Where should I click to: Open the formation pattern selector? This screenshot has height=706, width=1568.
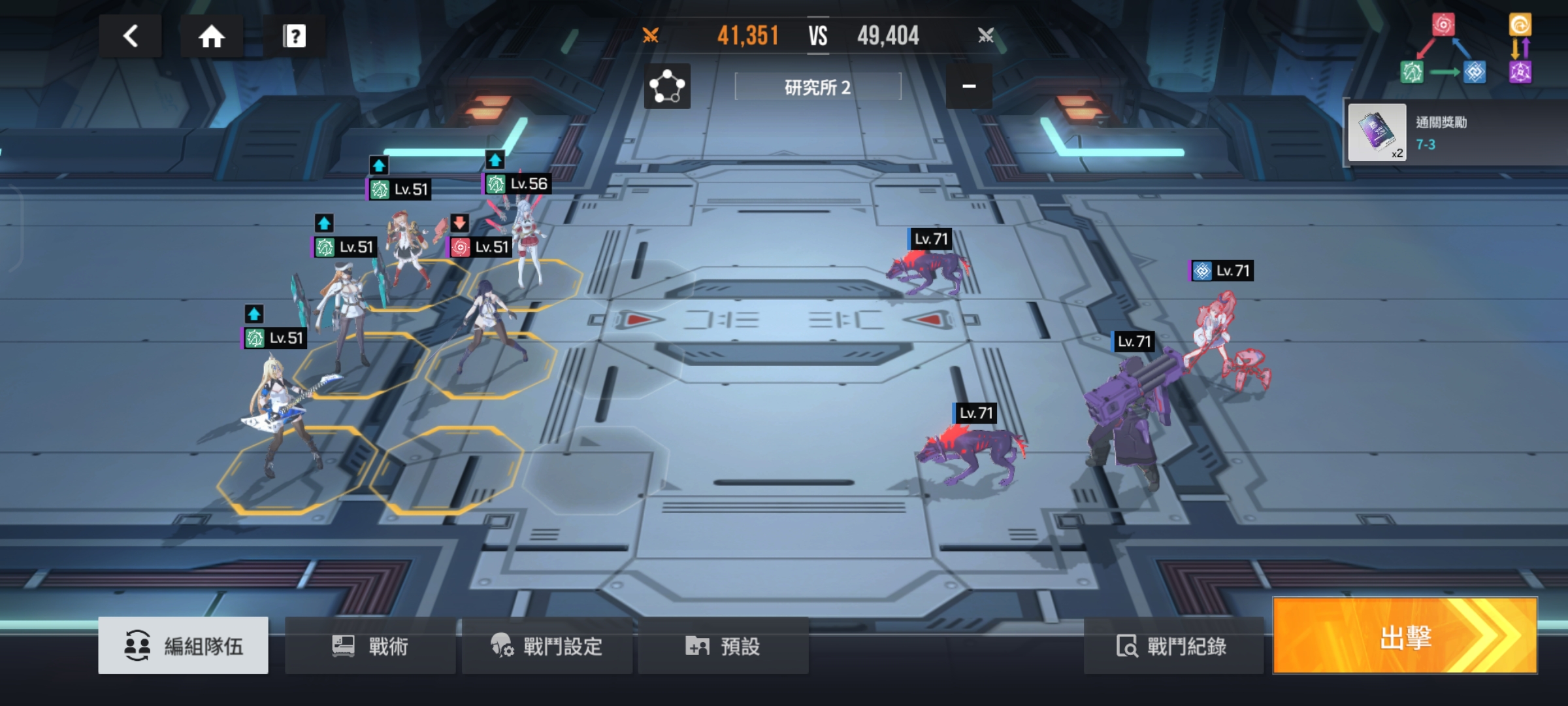coord(667,86)
